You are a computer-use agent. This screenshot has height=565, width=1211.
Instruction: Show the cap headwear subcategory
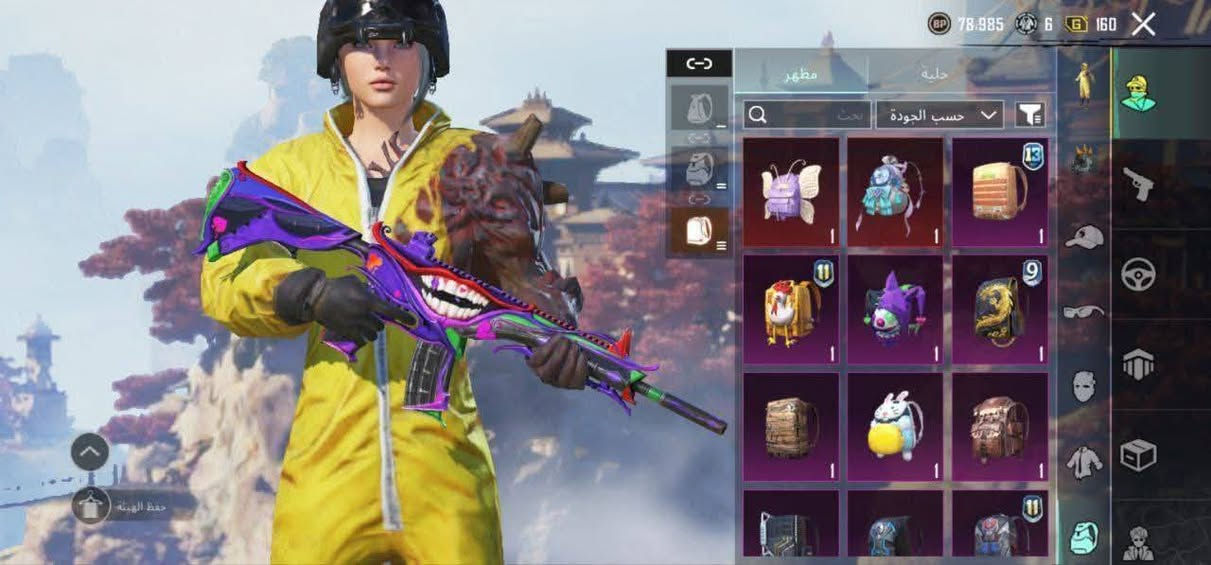(x=1083, y=236)
